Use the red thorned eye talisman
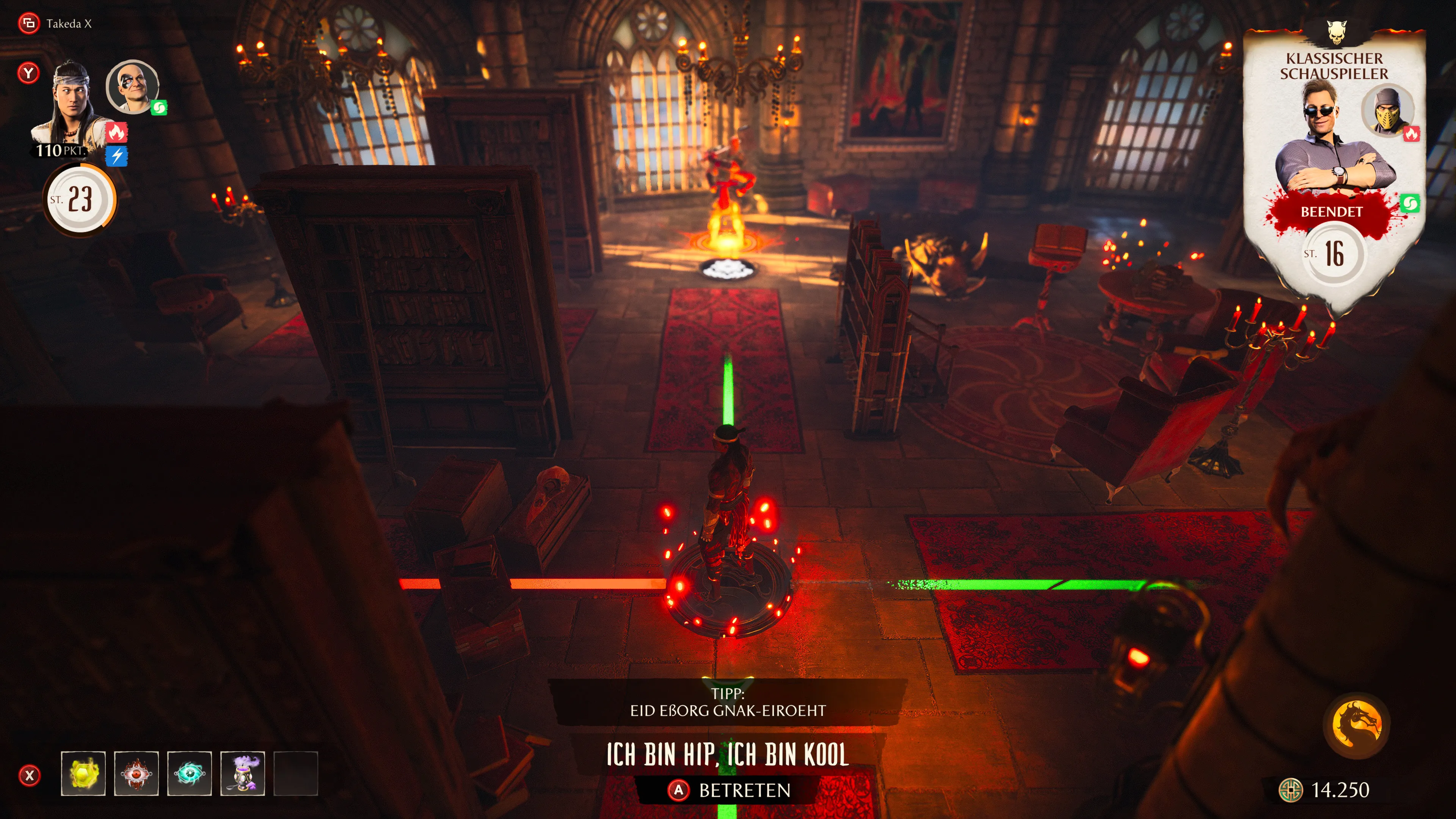This screenshot has width=1456, height=819. 136,773
